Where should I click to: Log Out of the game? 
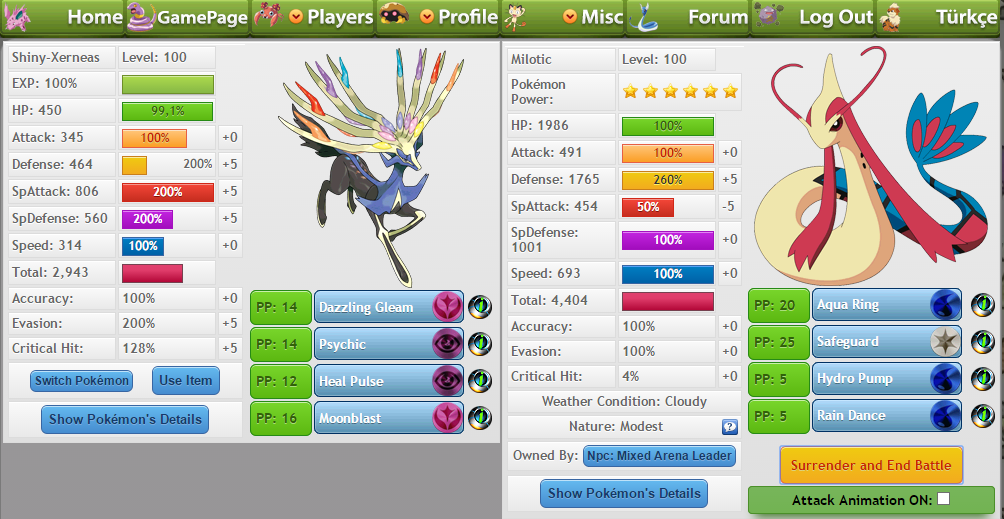(x=836, y=17)
